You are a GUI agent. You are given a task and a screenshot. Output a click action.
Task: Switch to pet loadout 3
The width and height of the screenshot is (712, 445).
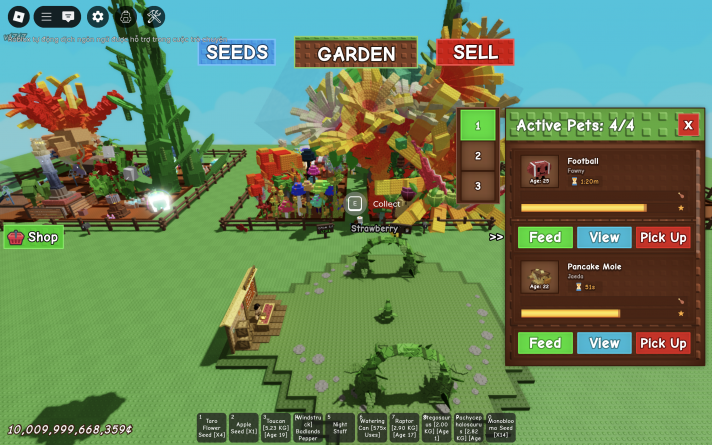click(x=478, y=185)
